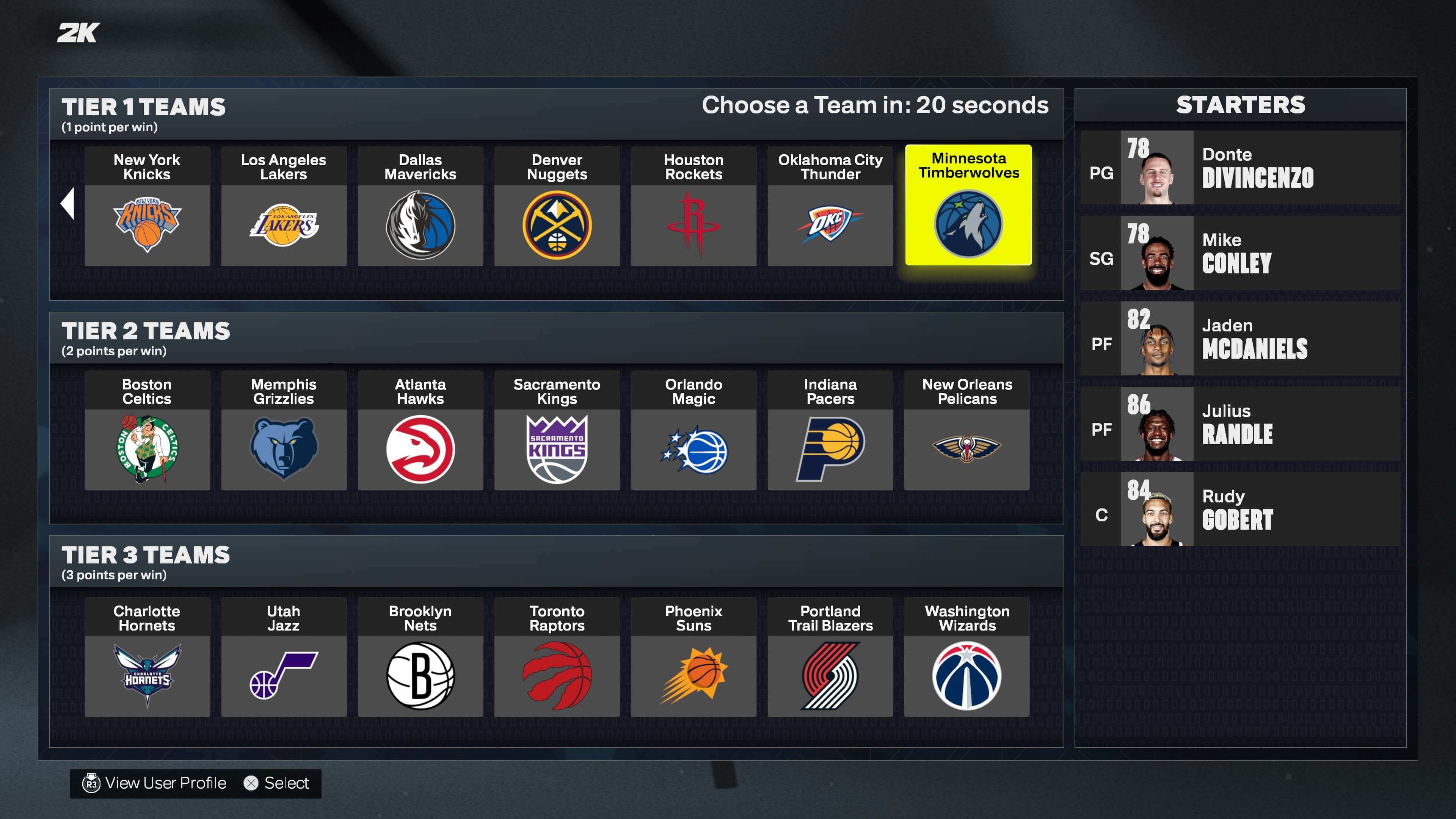Click the Tier 3 Teams header
Viewport: 1456px width, 819px height.
tap(145, 555)
